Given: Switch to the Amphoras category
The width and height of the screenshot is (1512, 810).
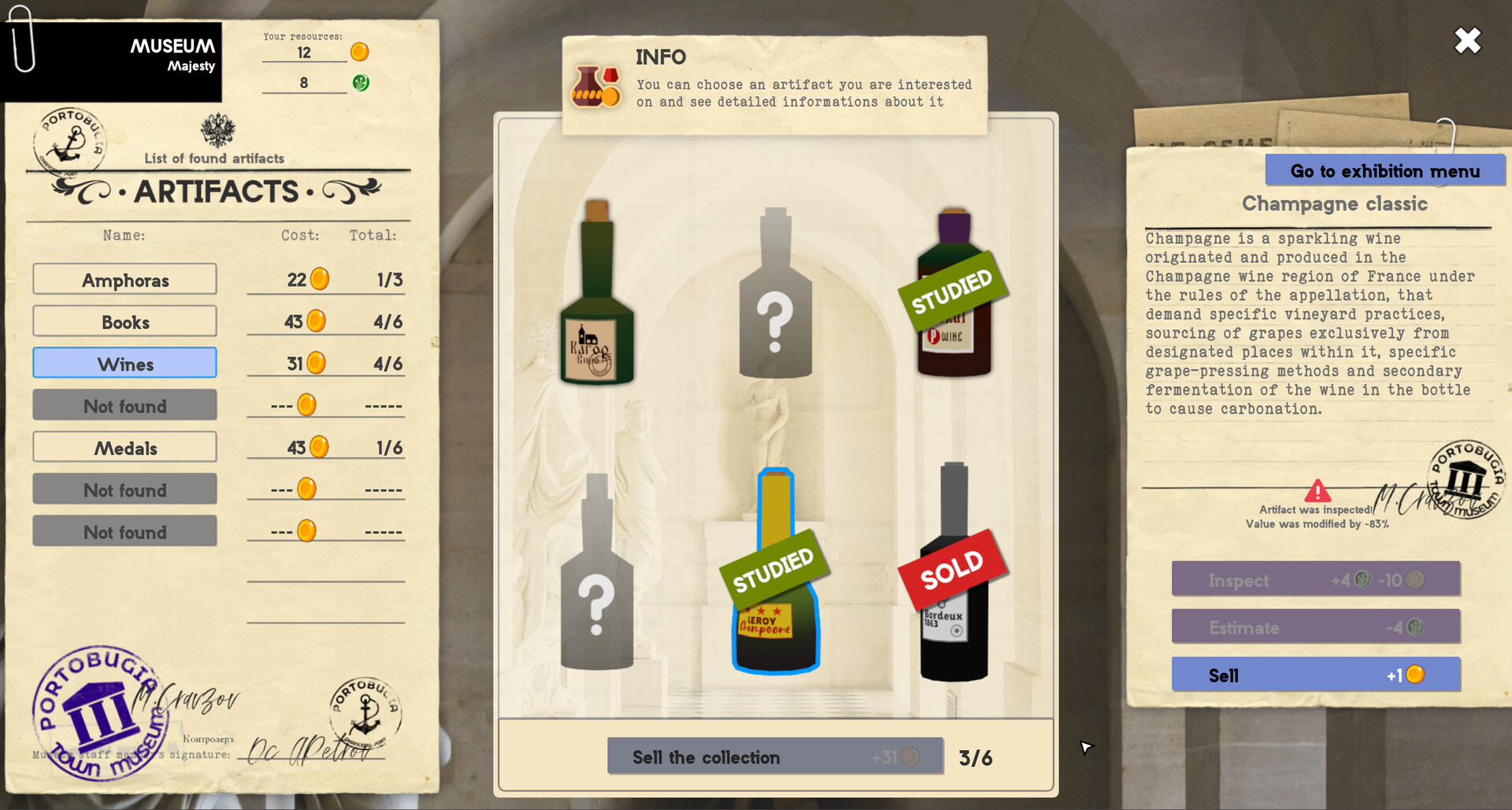Looking at the screenshot, I should [124, 279].
